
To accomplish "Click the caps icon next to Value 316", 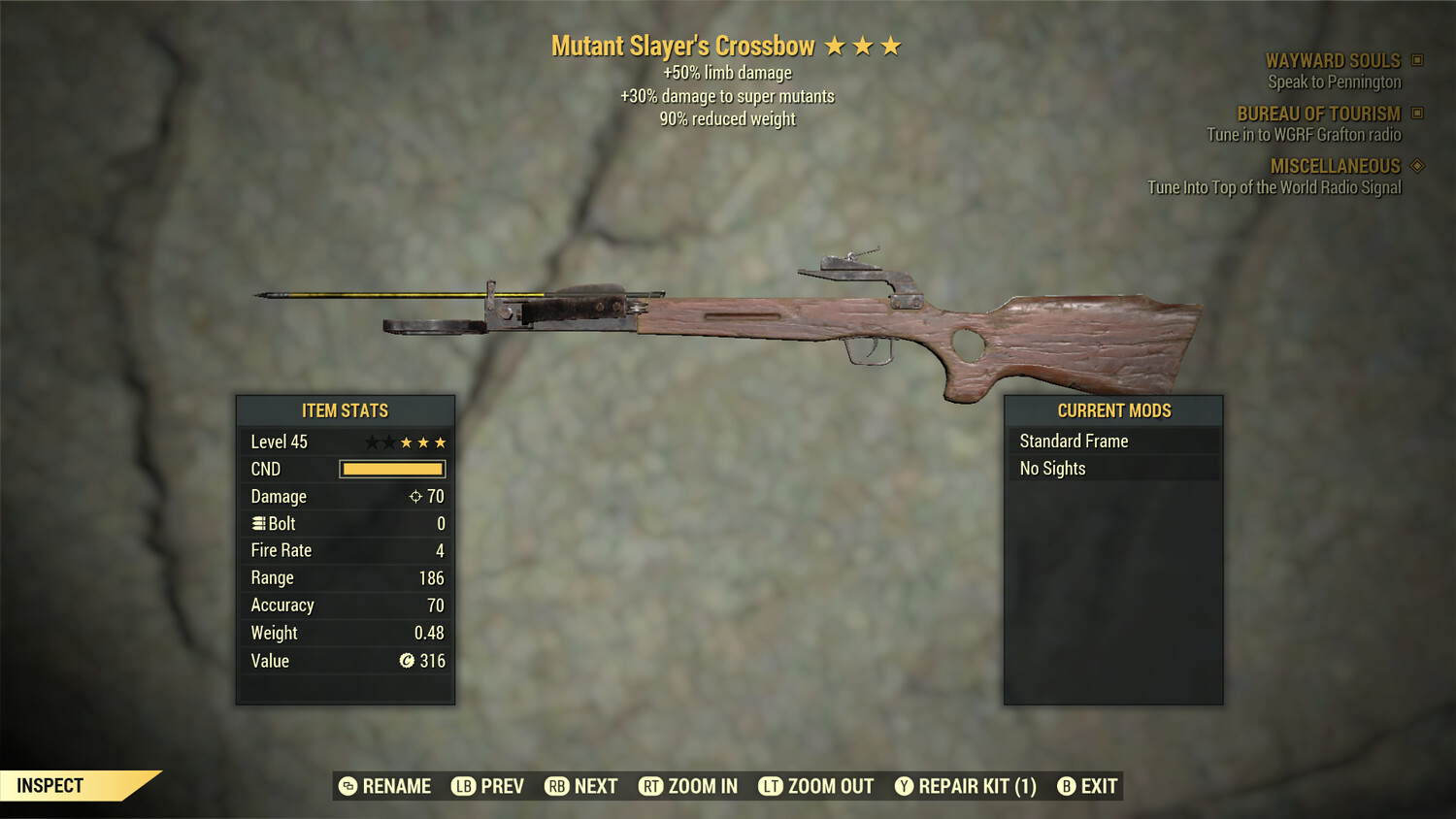I will pos(407,661).
